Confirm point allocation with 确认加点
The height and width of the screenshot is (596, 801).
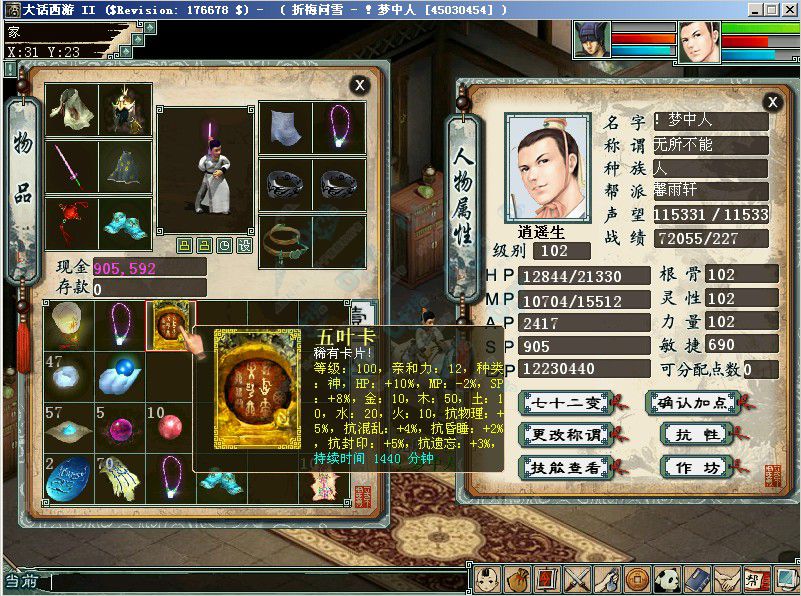693,403
